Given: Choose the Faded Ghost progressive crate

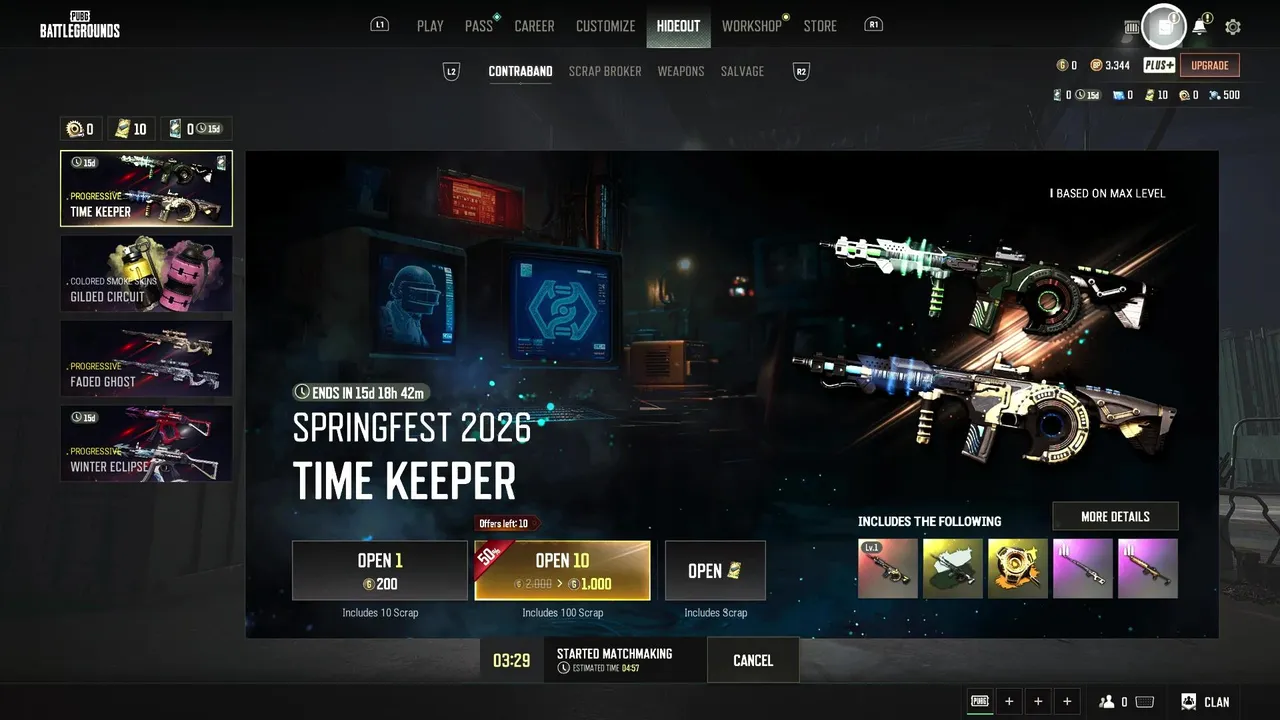Looking at the screenshot, I should coord(146,358).
